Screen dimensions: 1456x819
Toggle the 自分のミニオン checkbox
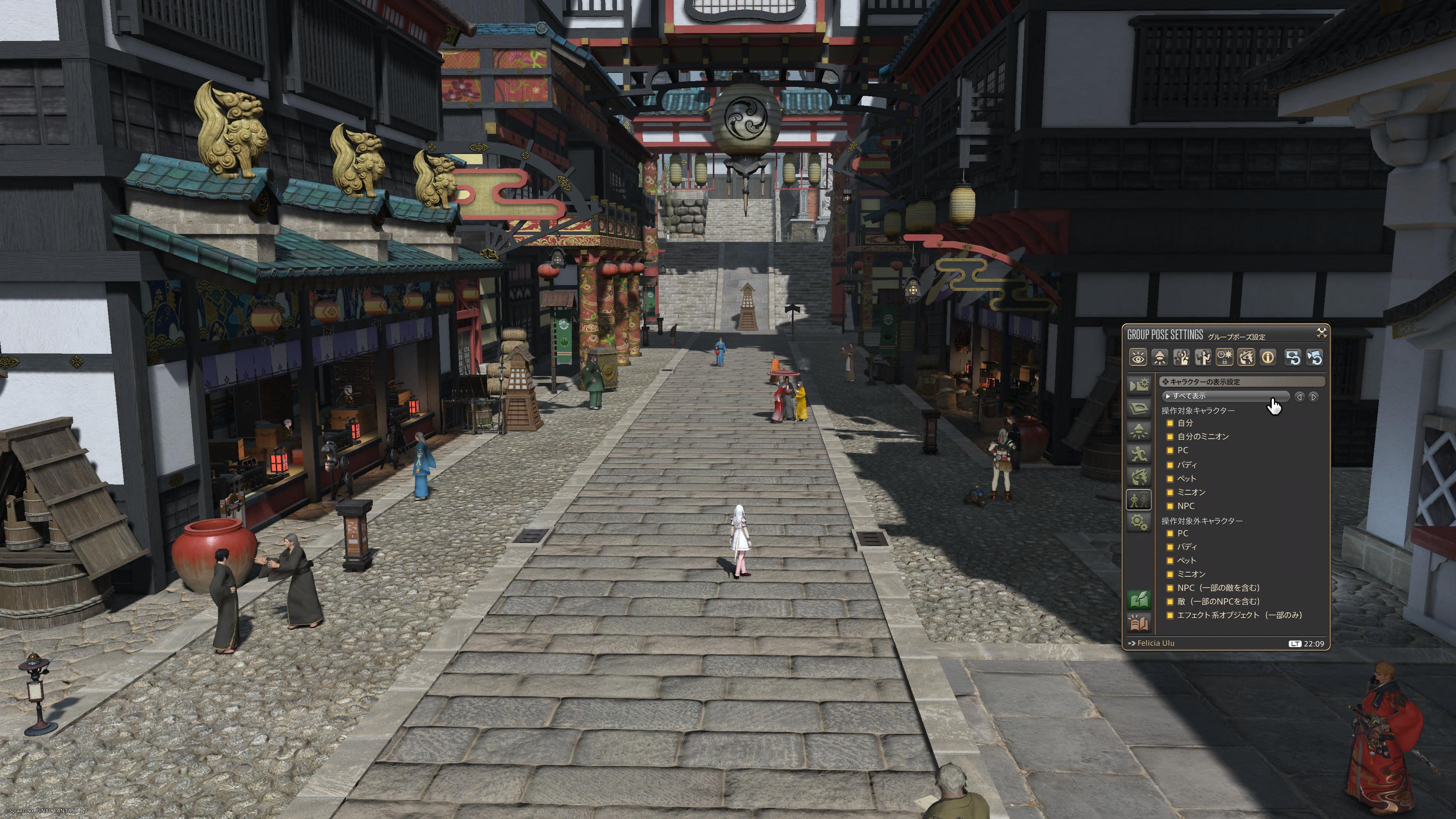(x=1170, y=437)
